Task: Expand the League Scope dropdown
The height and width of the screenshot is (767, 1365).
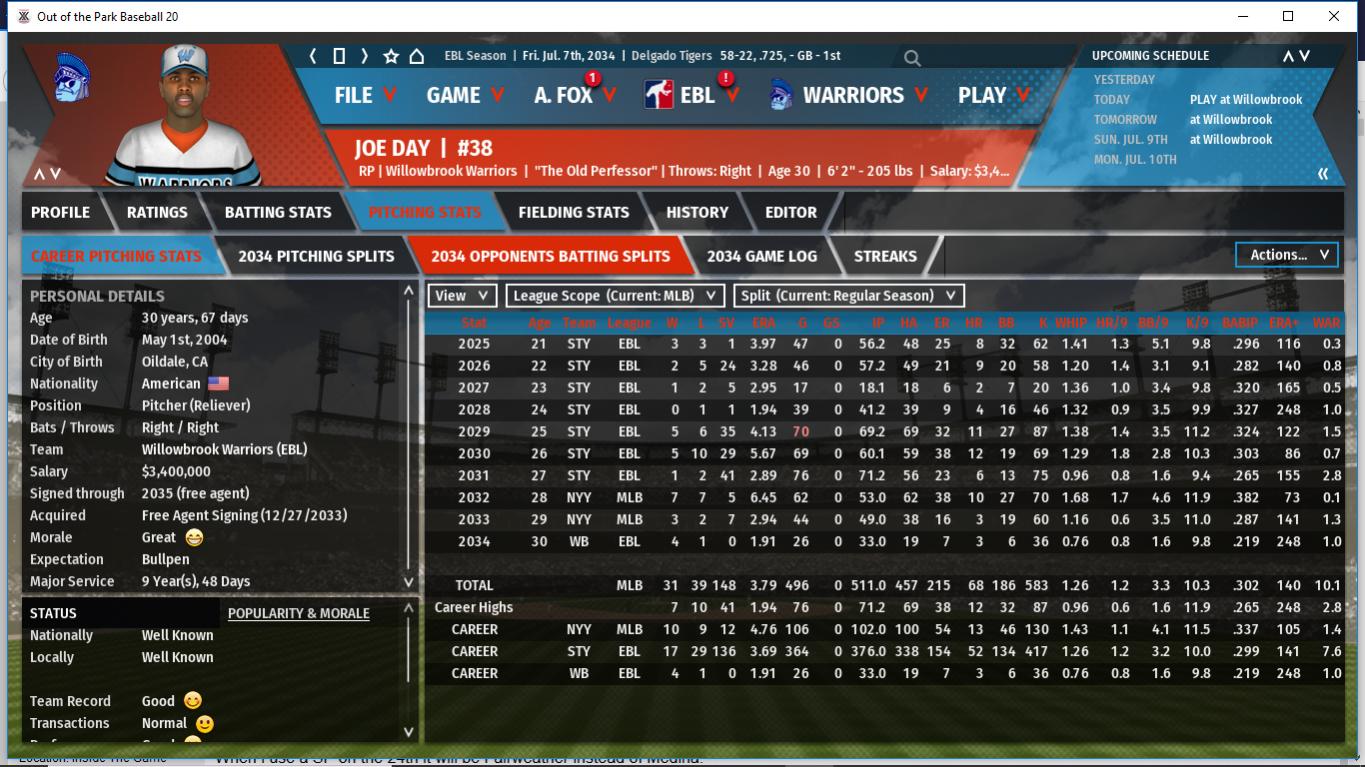Action: coord(615,296)
